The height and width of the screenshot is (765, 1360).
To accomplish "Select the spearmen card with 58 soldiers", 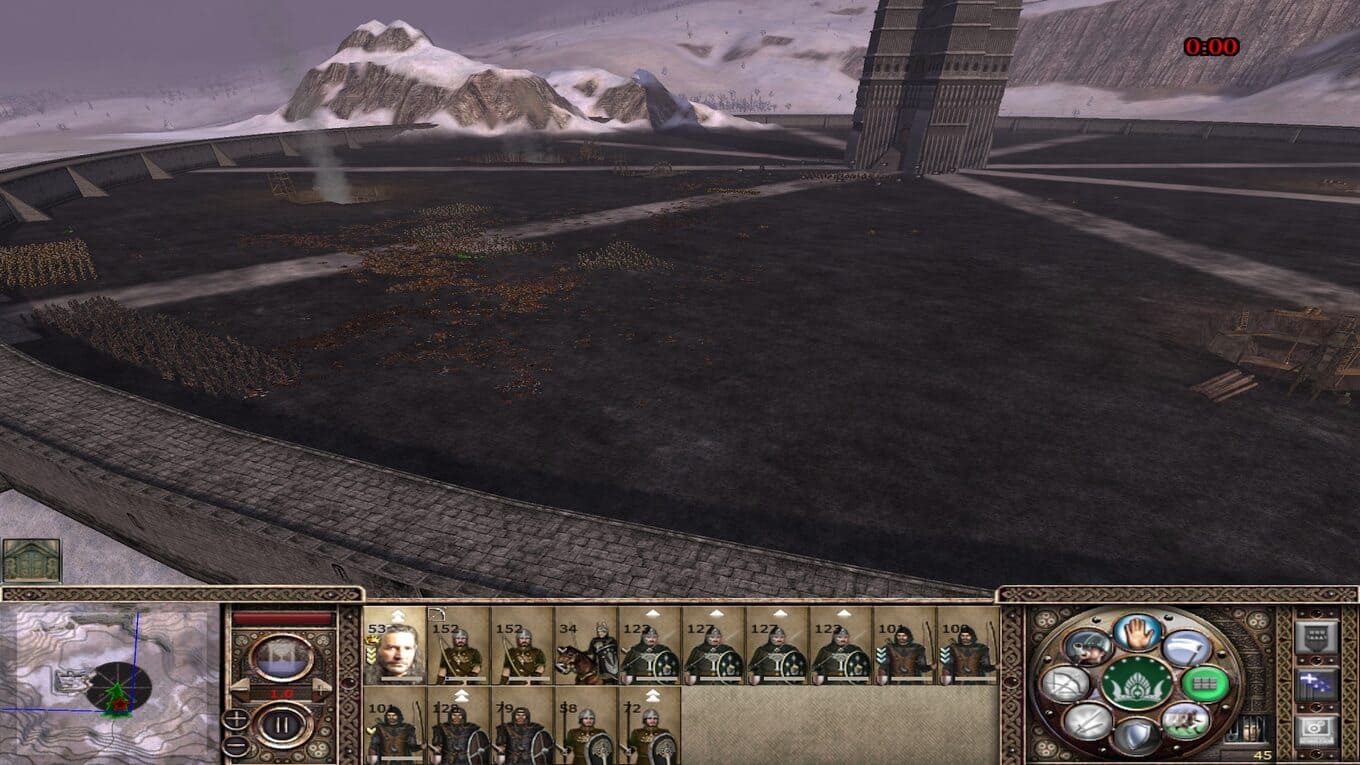I will click(x=586, y=726).
